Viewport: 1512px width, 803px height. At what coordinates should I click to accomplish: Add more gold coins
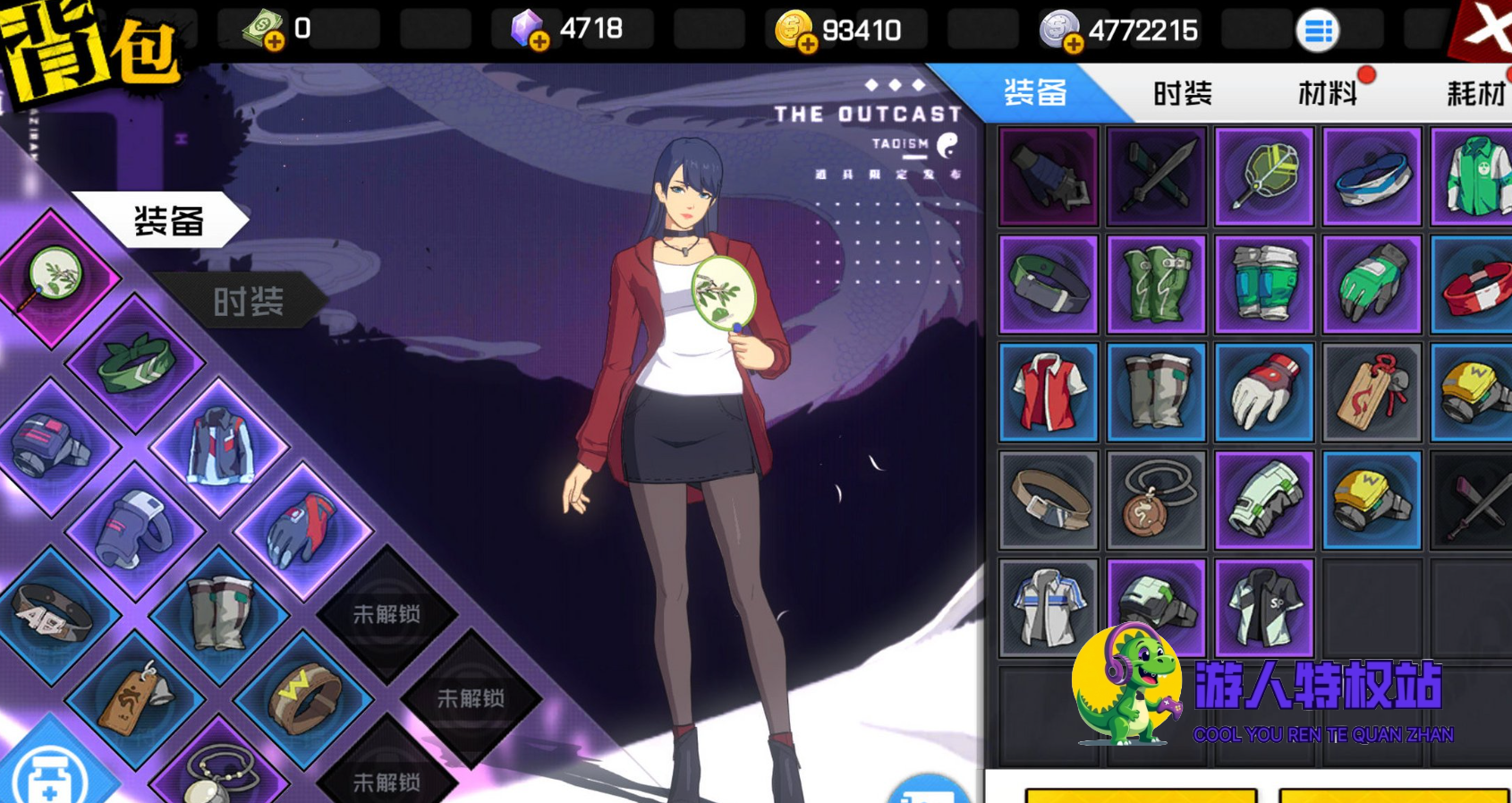pyautogui.click(x=807, y=43)
